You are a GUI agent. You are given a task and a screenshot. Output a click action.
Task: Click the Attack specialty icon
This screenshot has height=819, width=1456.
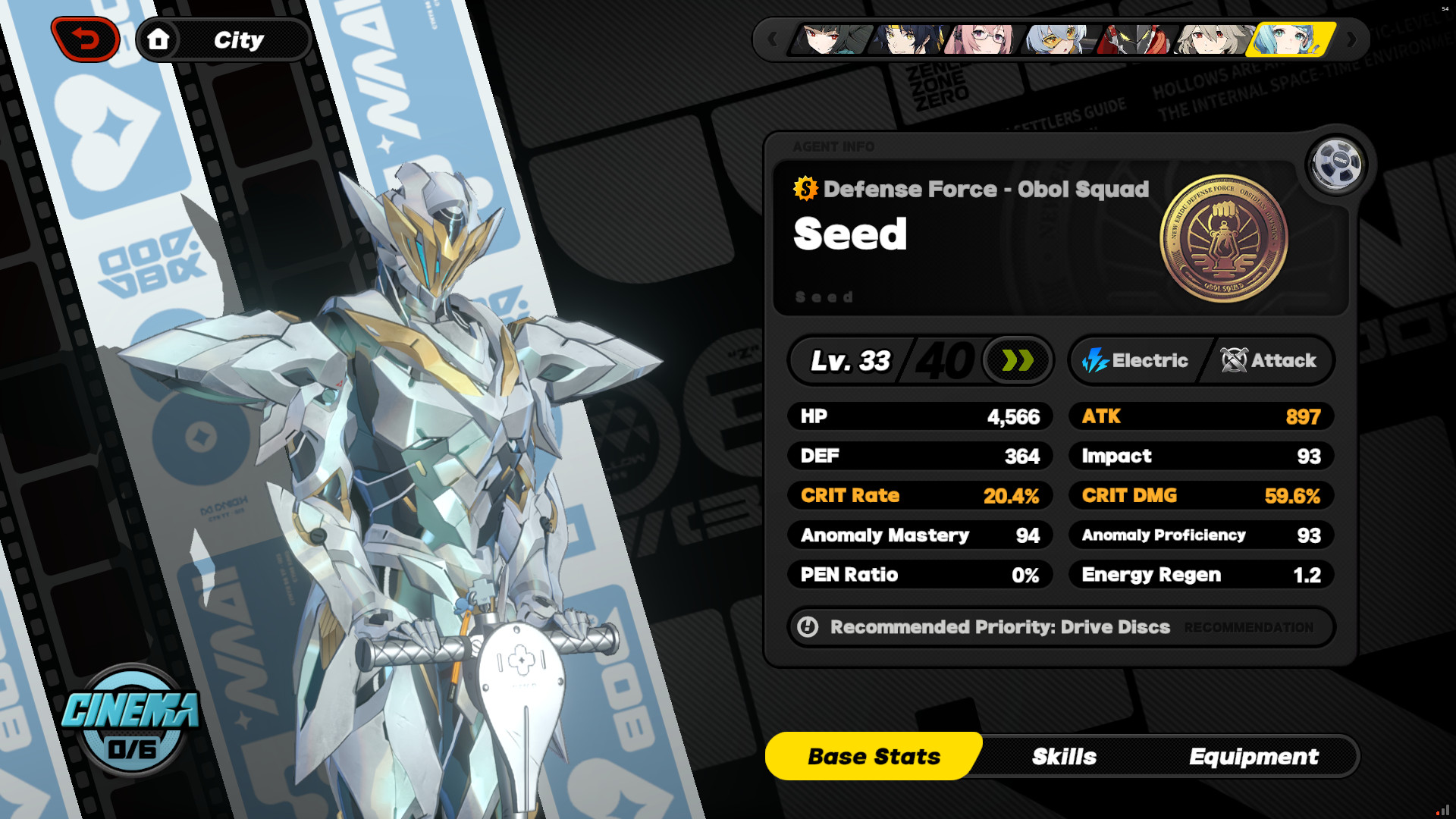(x=1232, y=361)
